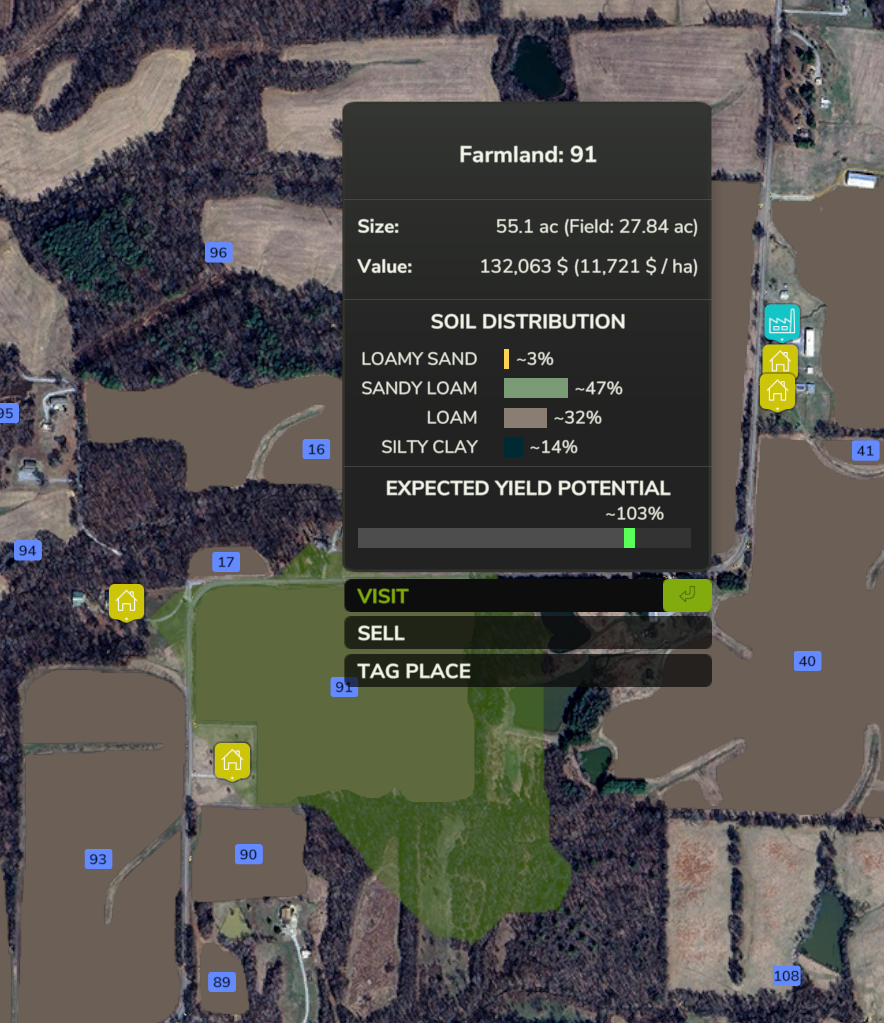The width and height of the screenshot is (884, 1023).
Task: Click farmland number 16 marker
Action: [x=316, y=449]
